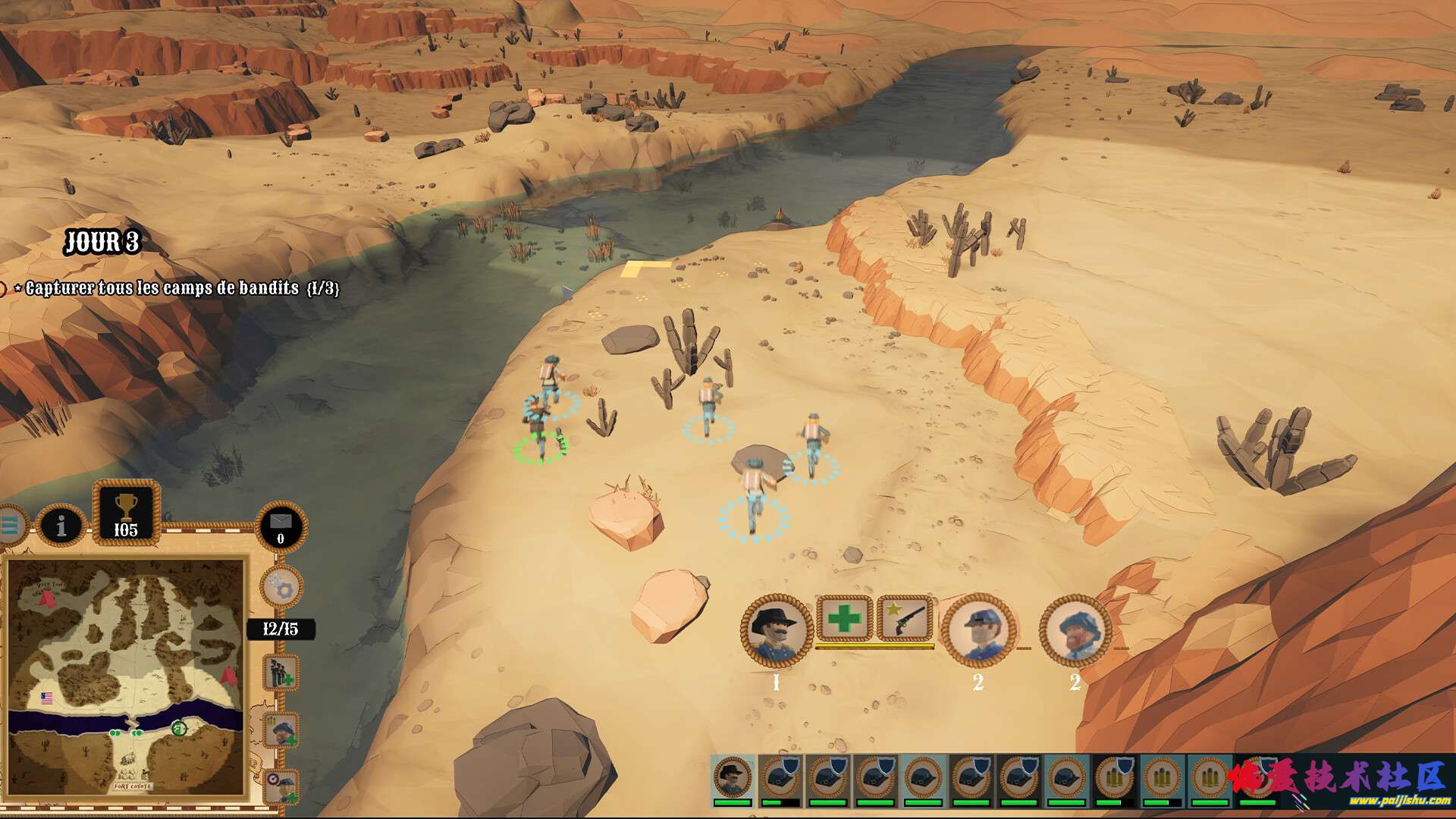Select the red-bearded soldier group portrait

pyautogui.click(x=1075, y=631)
